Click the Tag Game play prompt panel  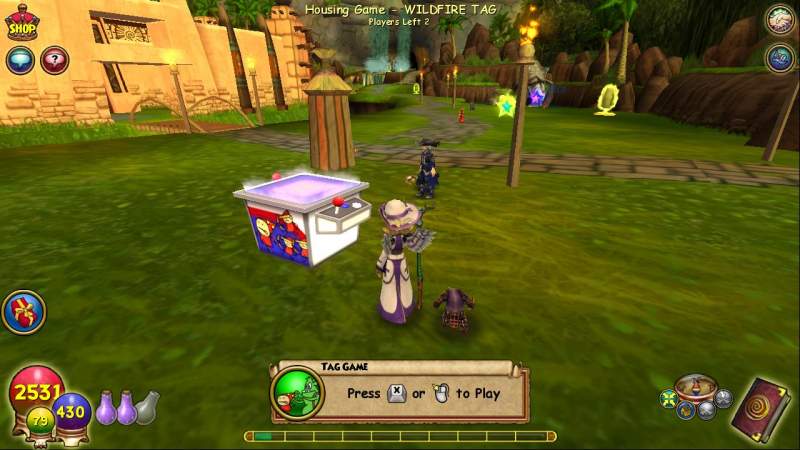pos(400,392)
